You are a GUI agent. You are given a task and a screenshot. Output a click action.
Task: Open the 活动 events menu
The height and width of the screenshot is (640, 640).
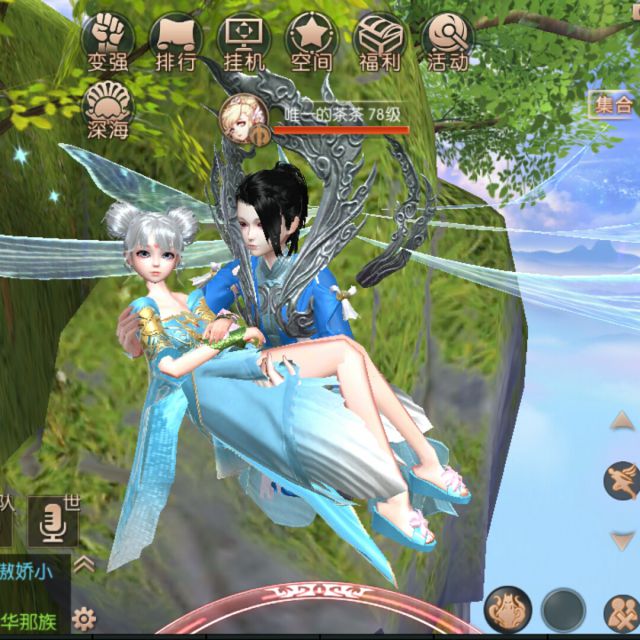tap(446, 42)
